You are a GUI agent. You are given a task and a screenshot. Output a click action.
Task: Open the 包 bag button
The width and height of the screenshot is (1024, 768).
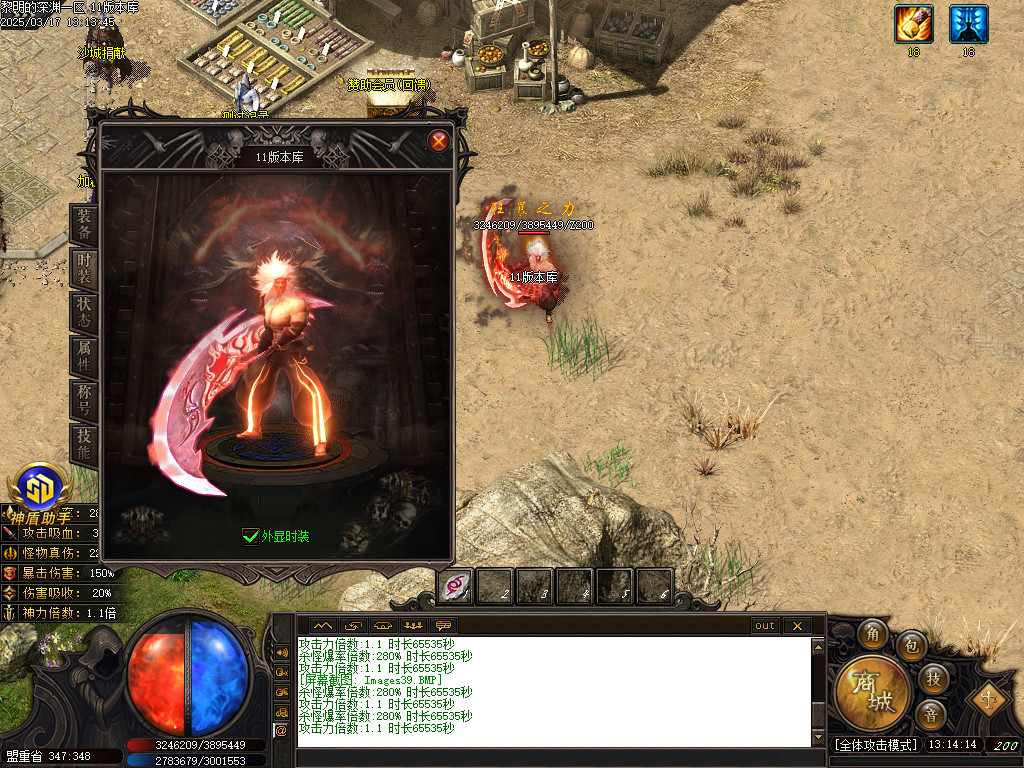911,645
